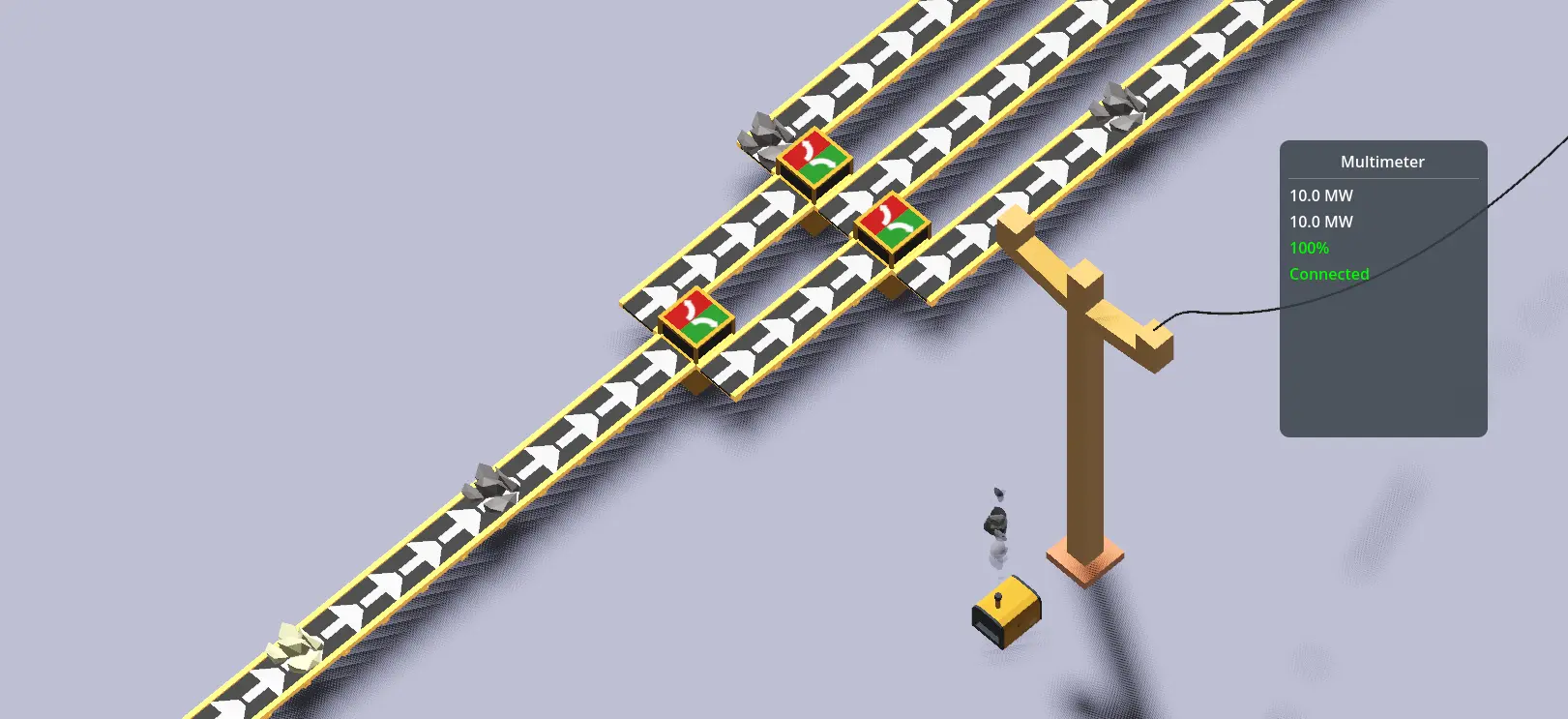Click the green 100% efficiency indicator

(x=1310, y=248)
